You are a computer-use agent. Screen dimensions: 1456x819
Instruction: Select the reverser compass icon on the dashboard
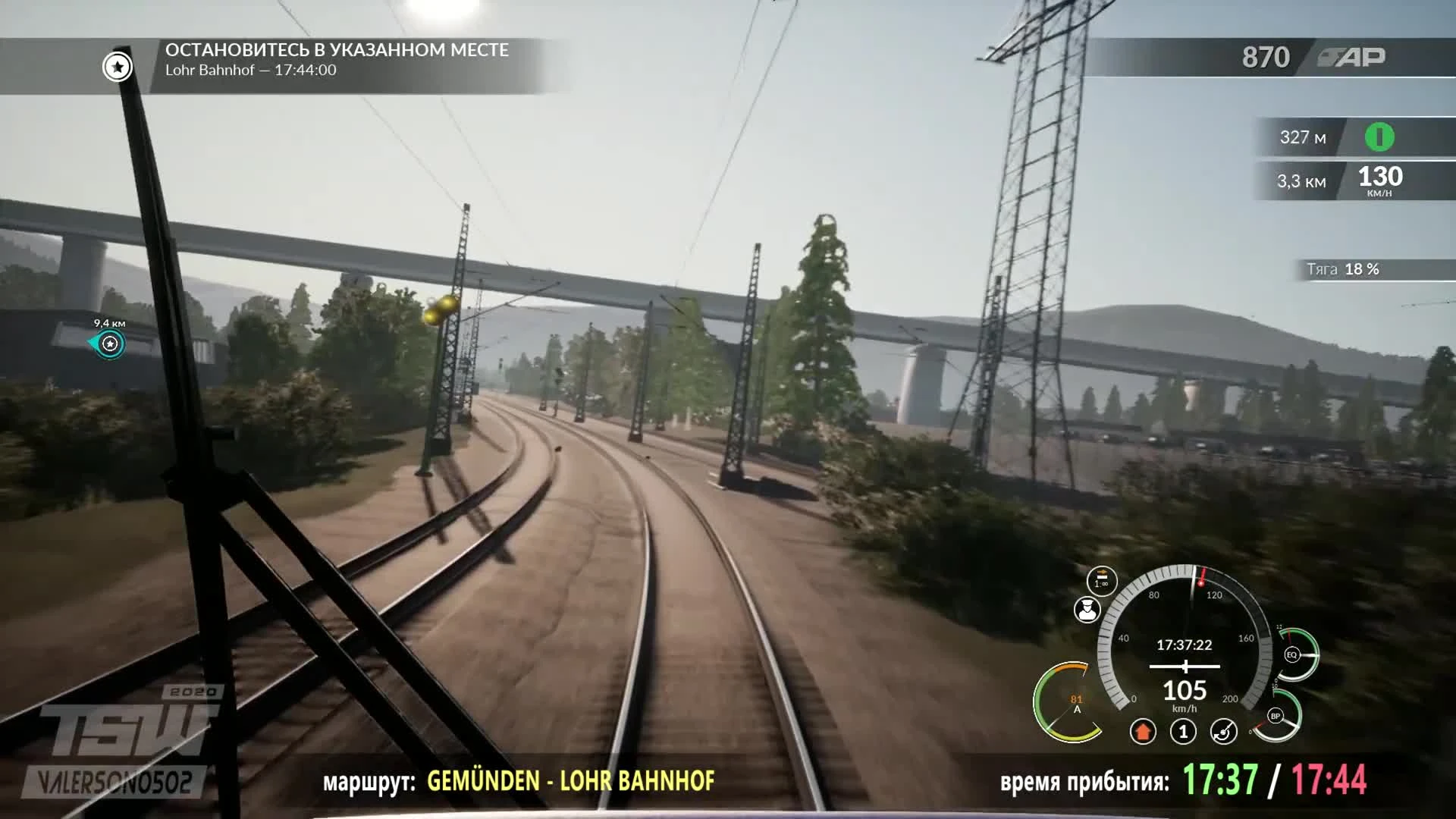click(x=1223, y=731)
